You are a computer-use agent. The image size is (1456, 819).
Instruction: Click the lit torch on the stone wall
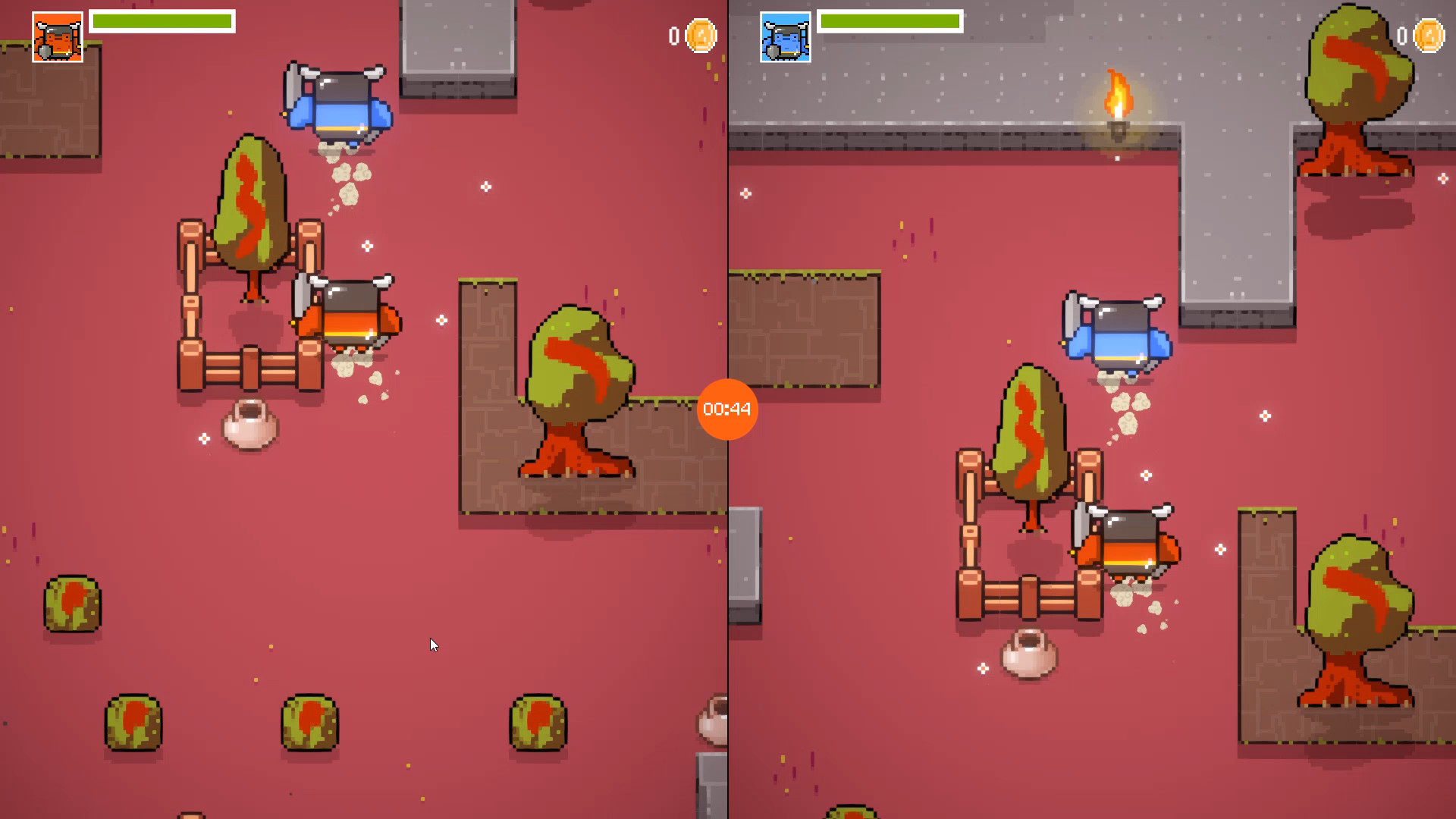coord(1116,106)
